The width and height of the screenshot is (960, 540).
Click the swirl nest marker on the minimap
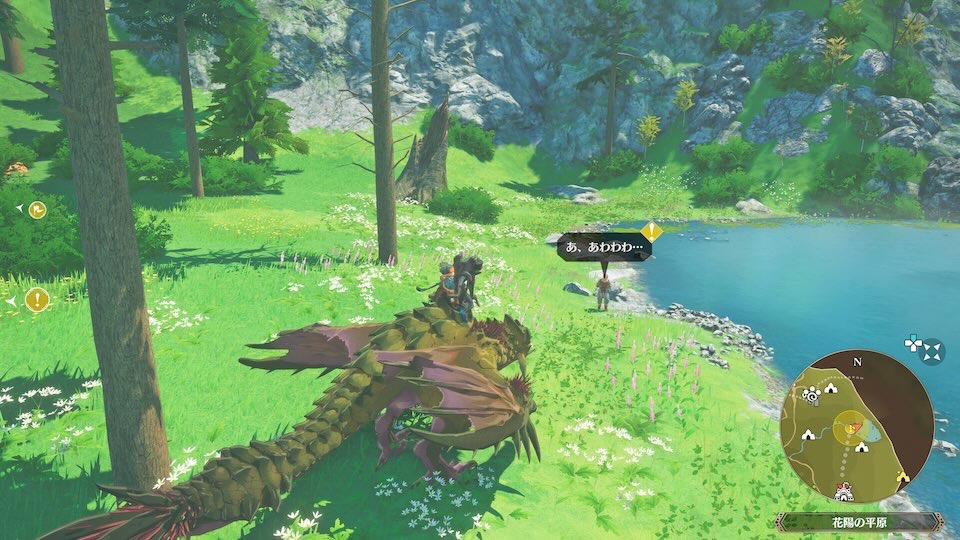810,396
